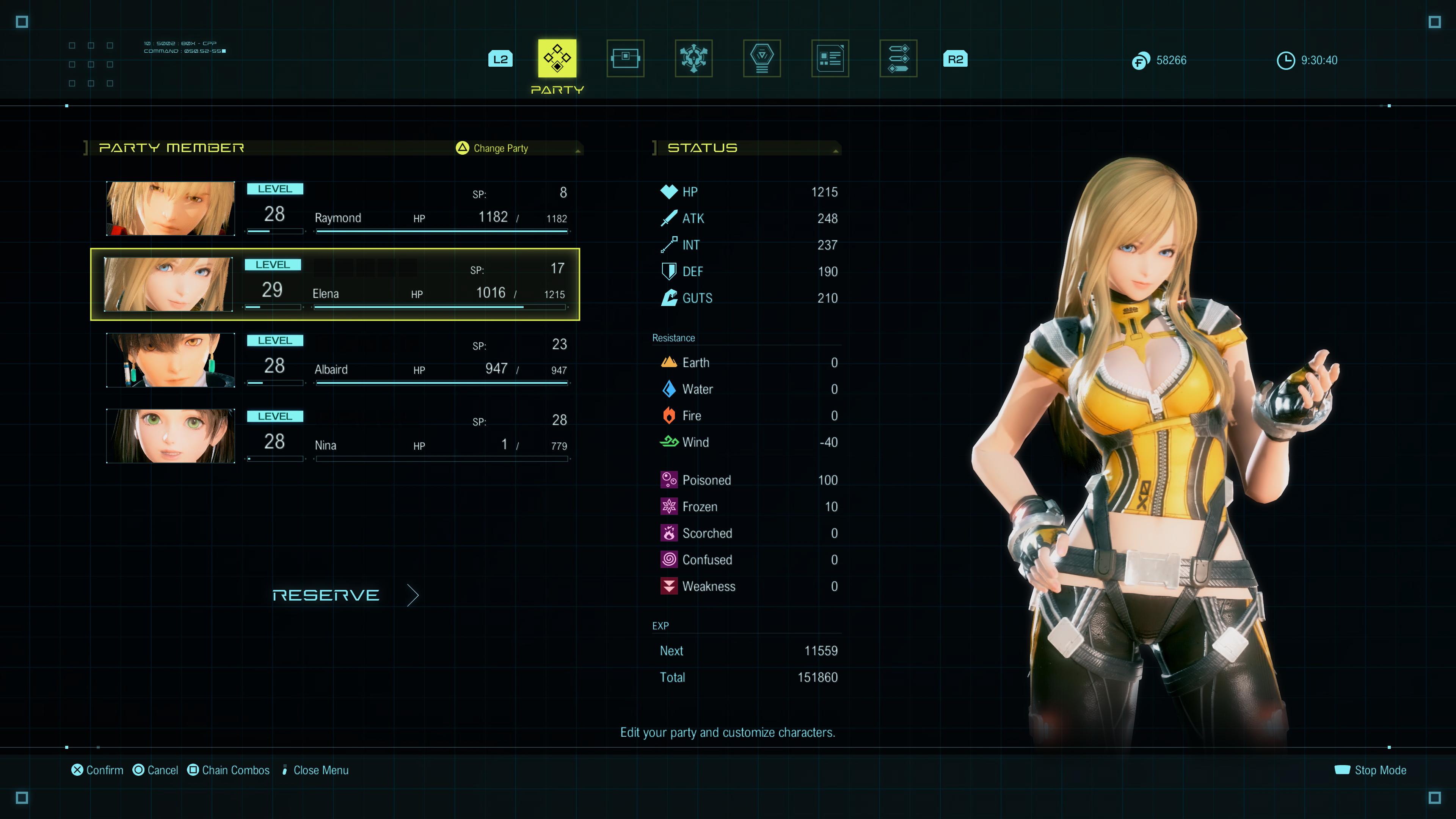The width and height of the screenshot is (1456, 819).
Task: Click Raymond's portrait thumbnail
Action: pos(170,209)
